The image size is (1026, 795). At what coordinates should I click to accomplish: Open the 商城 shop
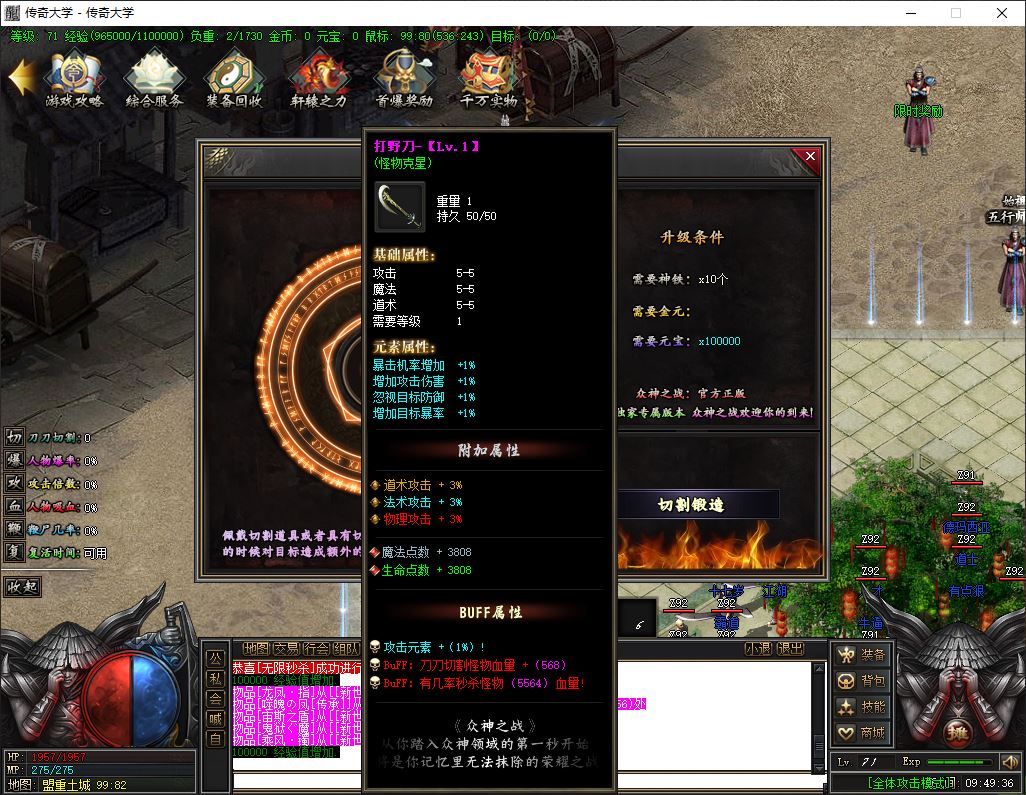pyautogui.click(x=863, y=733)
